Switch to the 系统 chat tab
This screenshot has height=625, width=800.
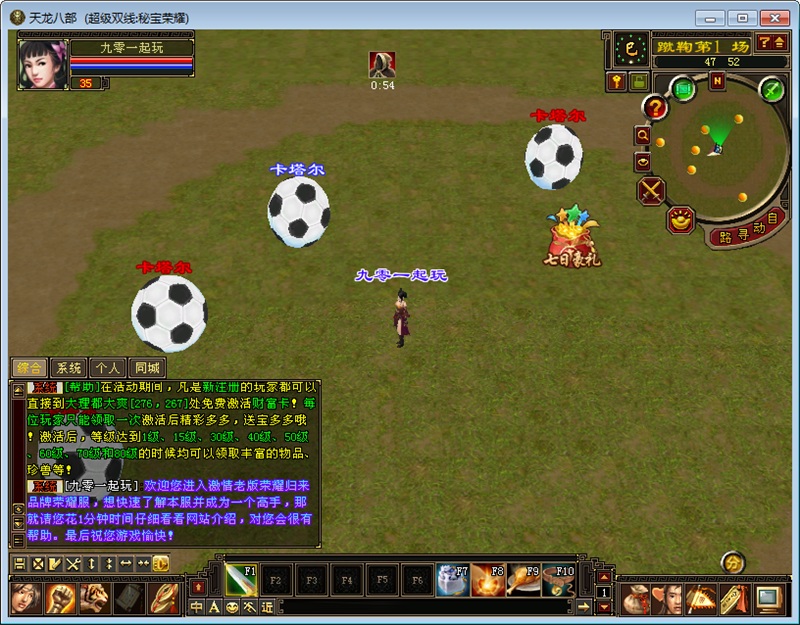coord(68,367)
